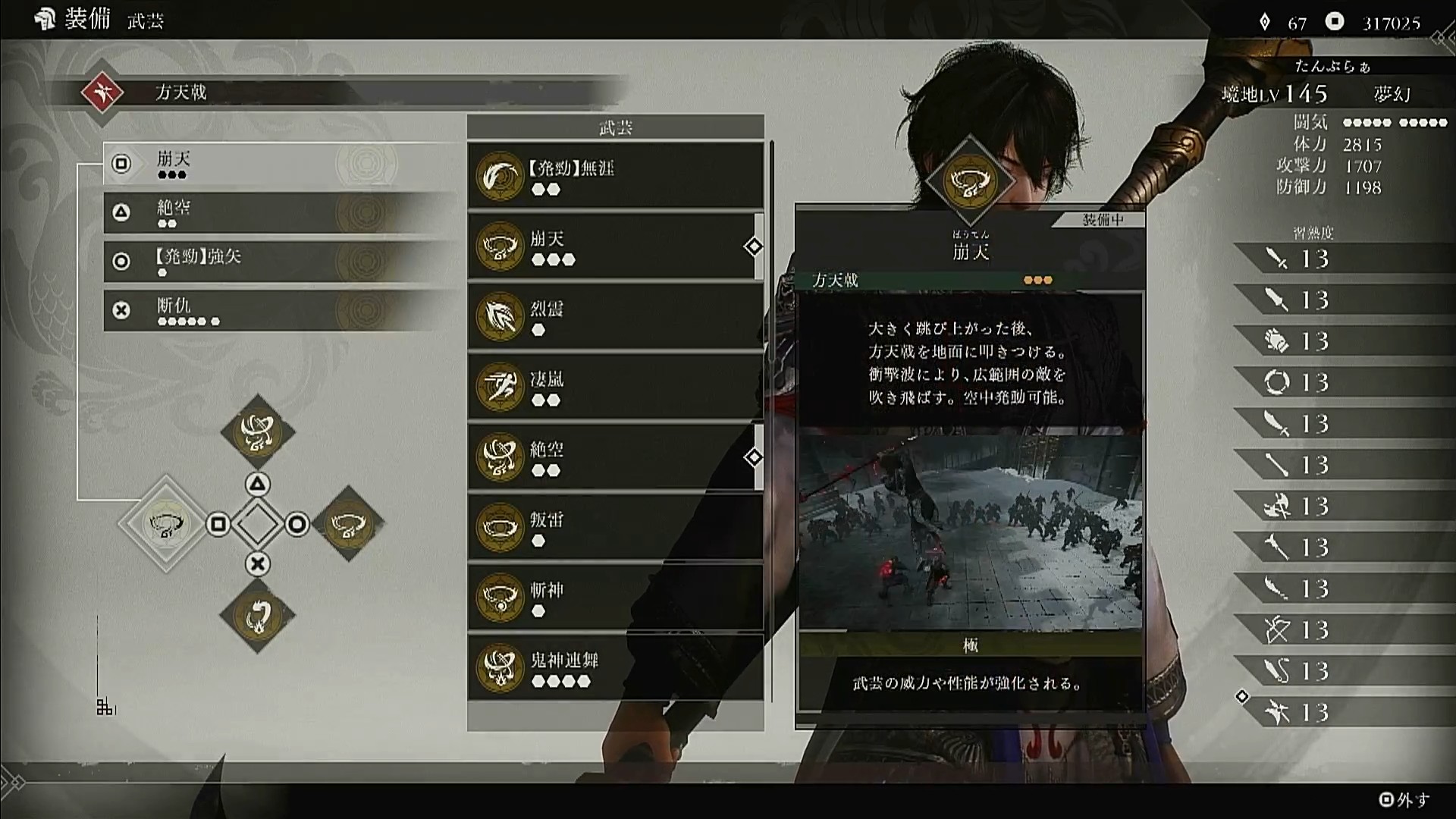Select the 烈震 battle art
The height and width of the screenshot is (819, 1456).
coord(615,317)
